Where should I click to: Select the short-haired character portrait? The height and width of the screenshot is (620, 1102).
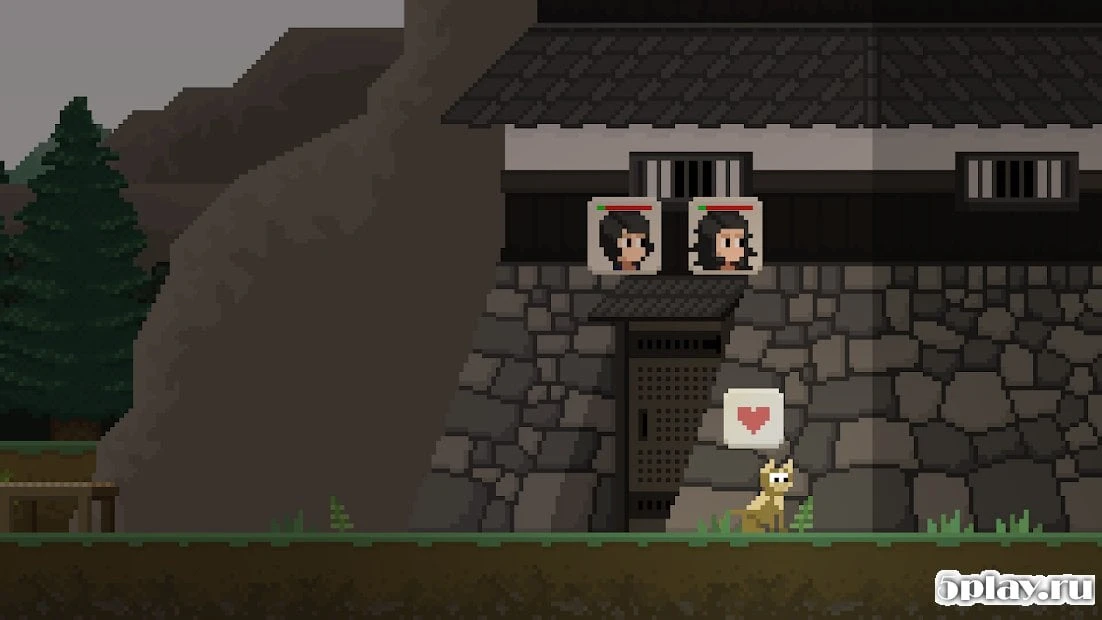(x=624, y=236)
